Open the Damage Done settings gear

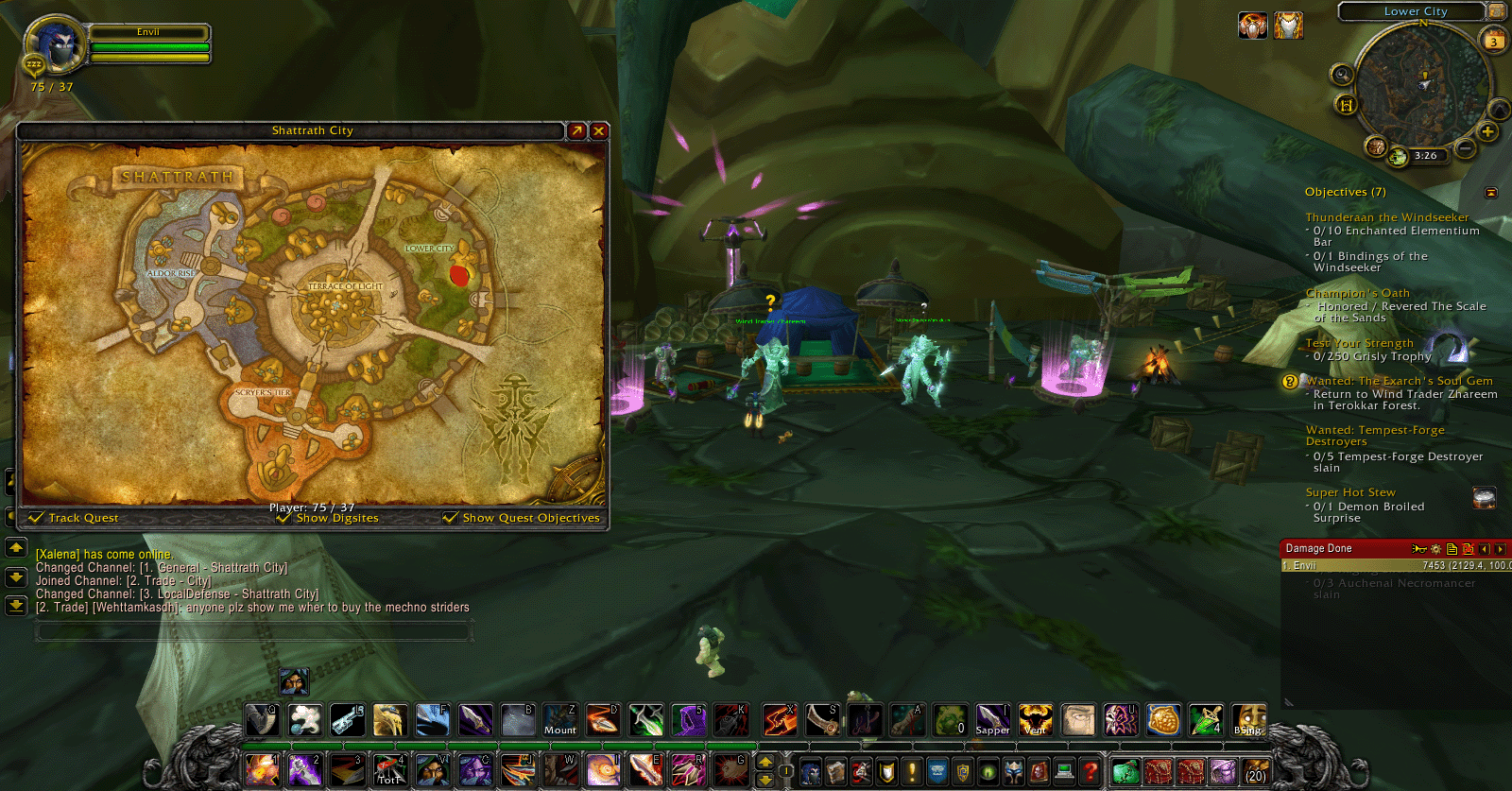pos(1435,549)
